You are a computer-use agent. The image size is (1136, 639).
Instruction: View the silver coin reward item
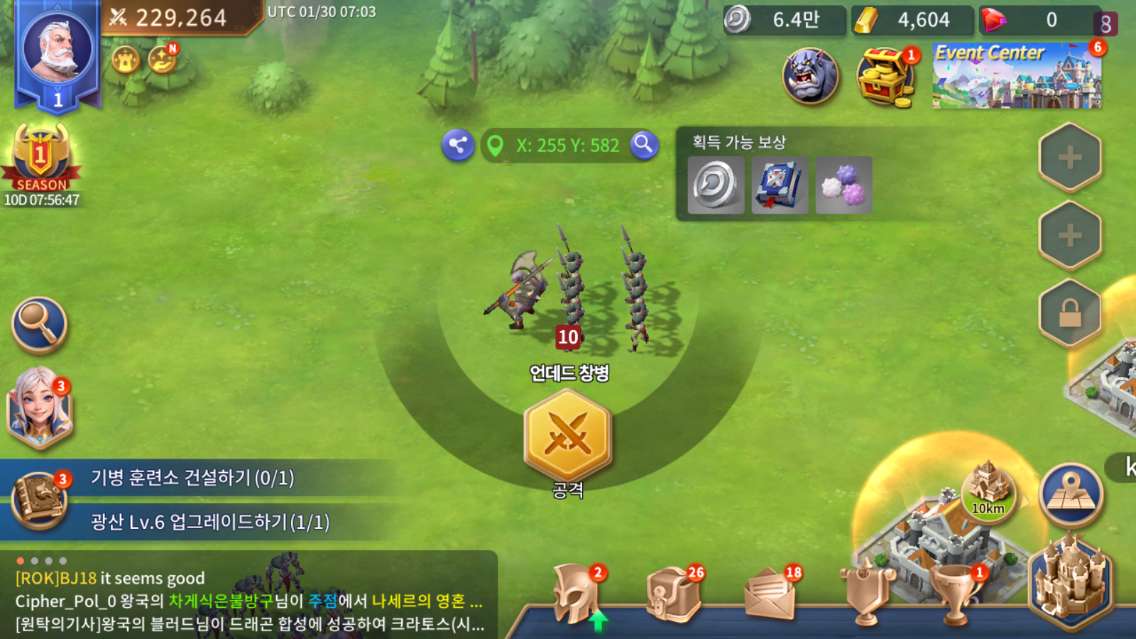click(x=716, y=185)
